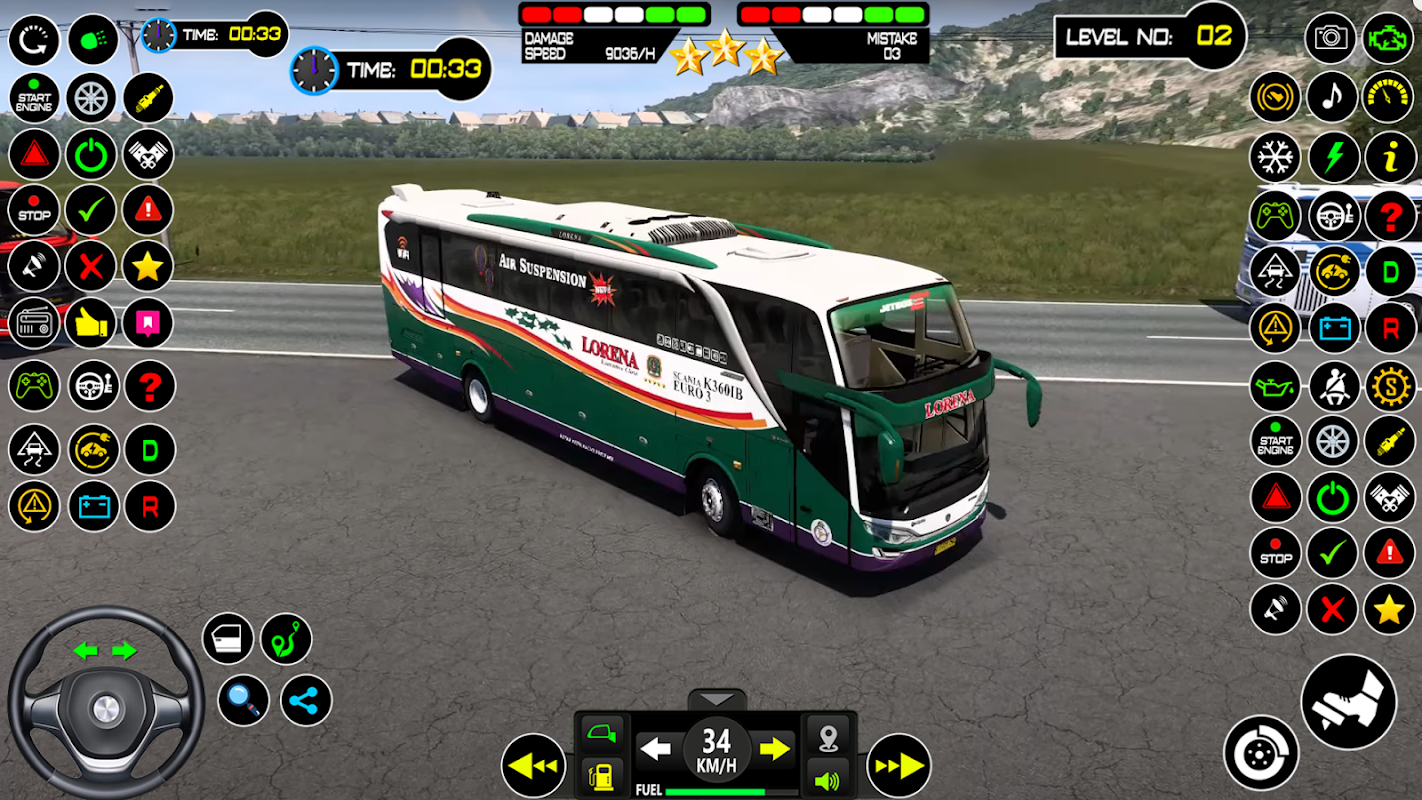Screen dimensions: 1422x800
Task: Toggle the green speaker sound icon
Action: (827, 779)
